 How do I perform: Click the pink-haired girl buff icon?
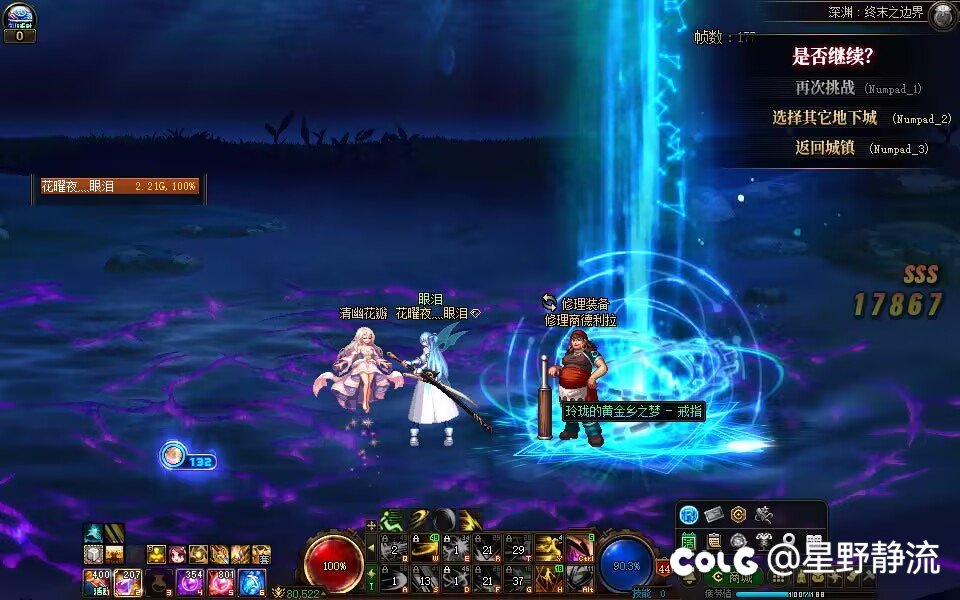[177, 554]
